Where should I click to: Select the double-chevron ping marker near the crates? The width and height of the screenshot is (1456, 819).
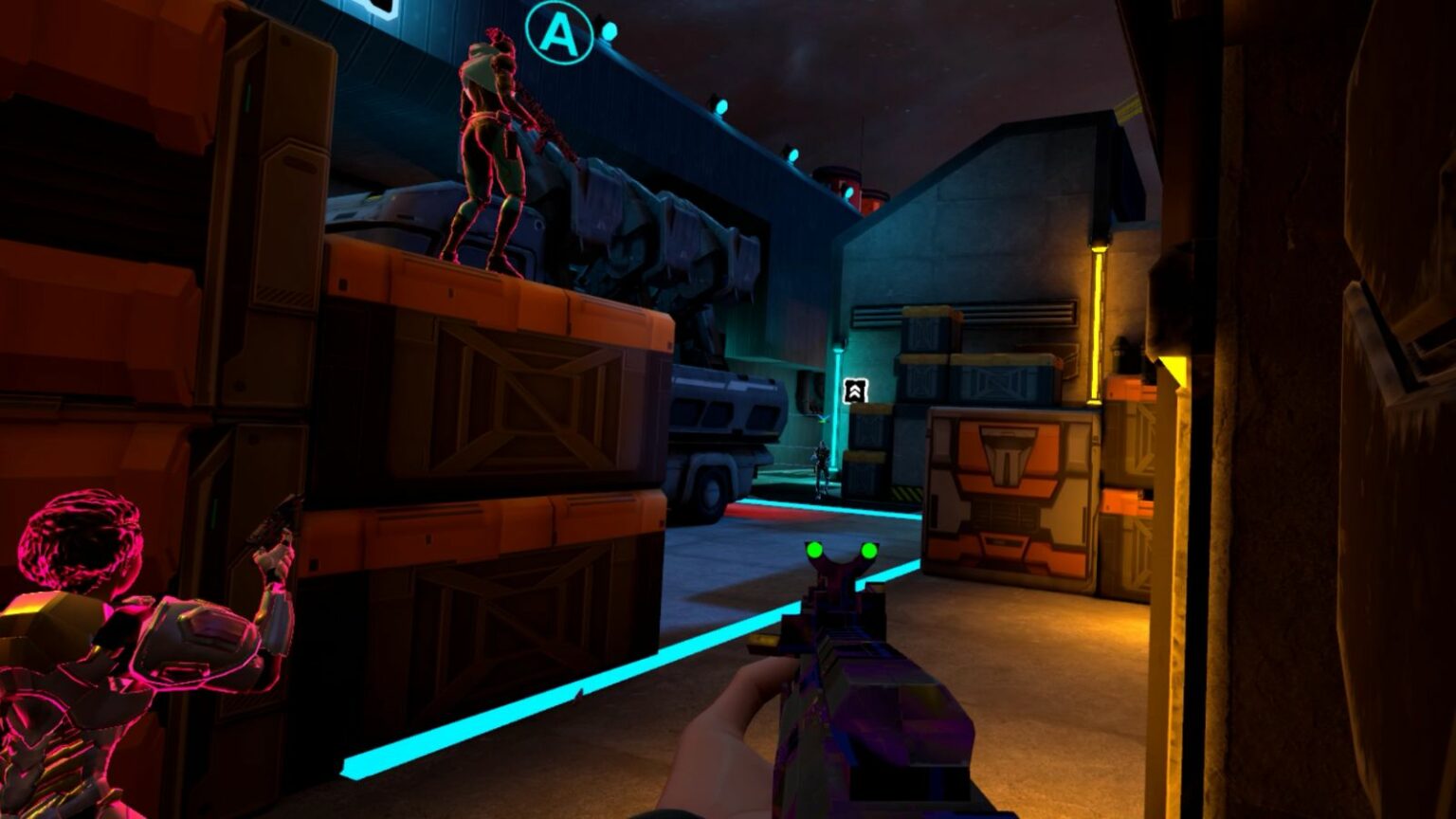click(855, 389)
